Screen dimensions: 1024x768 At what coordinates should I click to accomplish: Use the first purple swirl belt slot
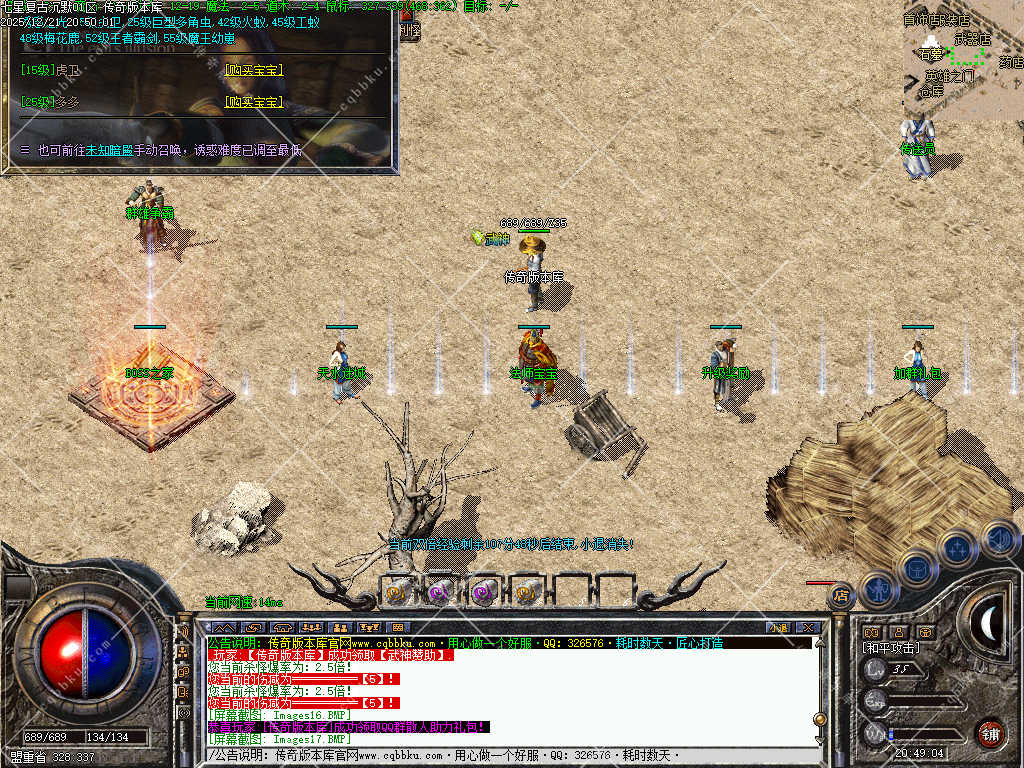pyautogui.click(x=441, y=592)
